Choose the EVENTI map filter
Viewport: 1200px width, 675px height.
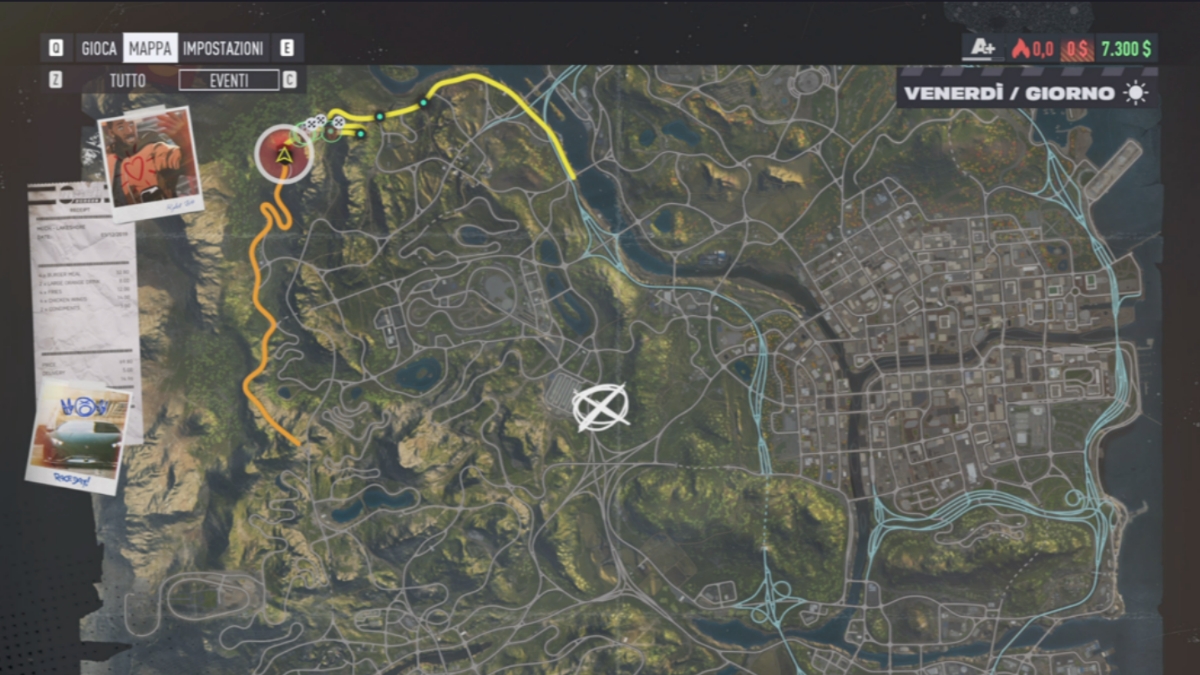[x=228, y=80]
